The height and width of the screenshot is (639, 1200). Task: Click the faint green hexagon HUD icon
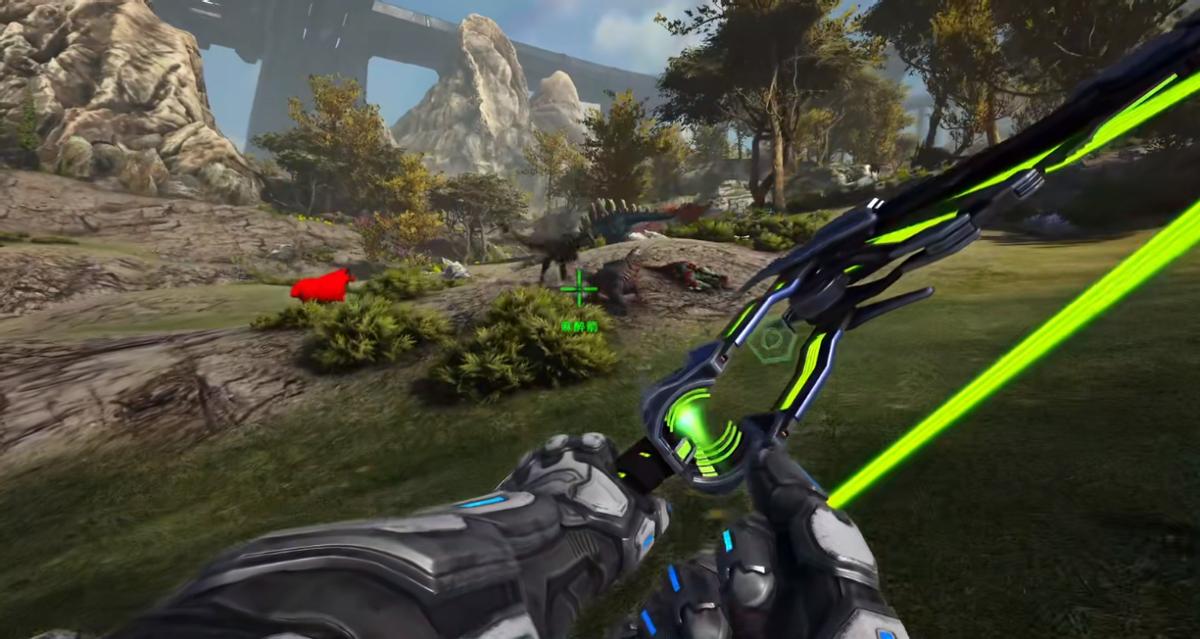pyautogui.click(x=773, y=341)
